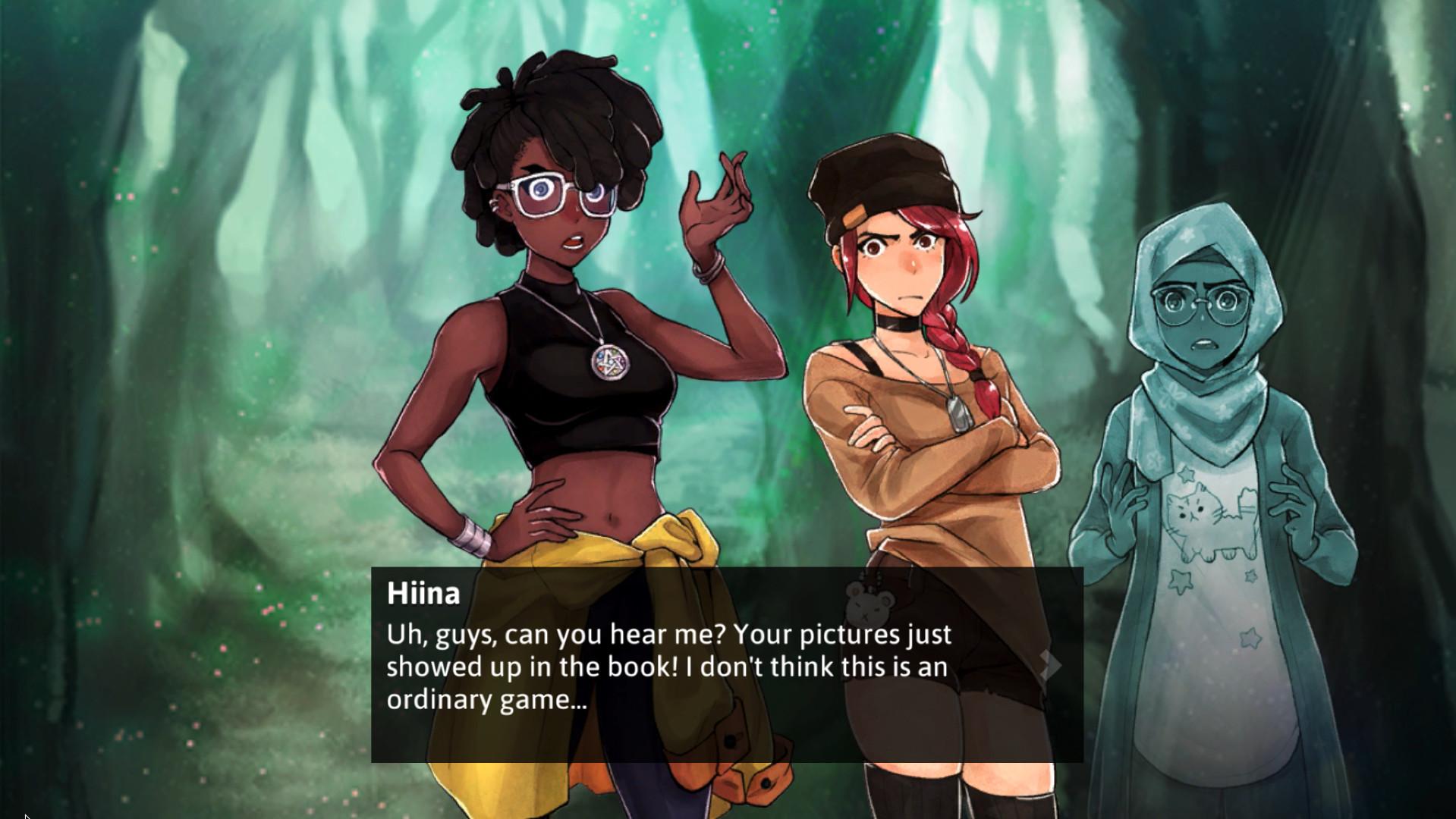
Task: Click the advance arrow on the dialogue box
Action: tap(1051, 666)
